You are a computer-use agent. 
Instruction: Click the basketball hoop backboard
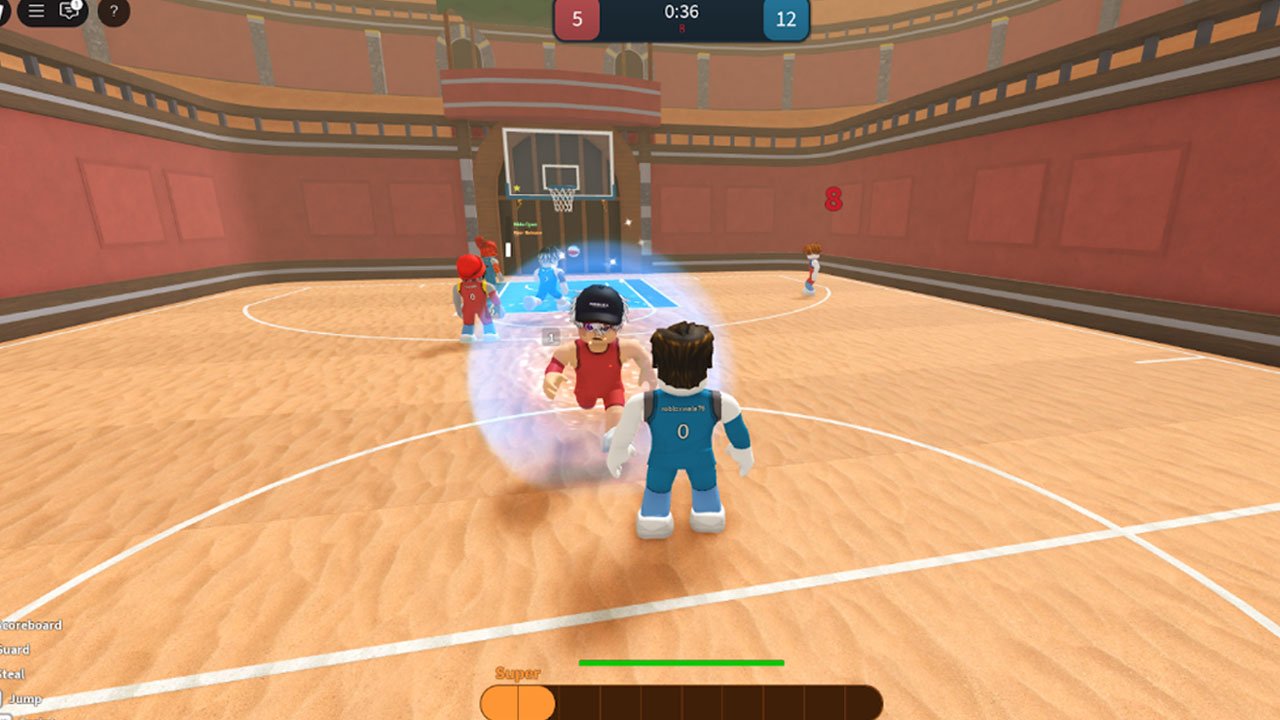tap(560, 160)
